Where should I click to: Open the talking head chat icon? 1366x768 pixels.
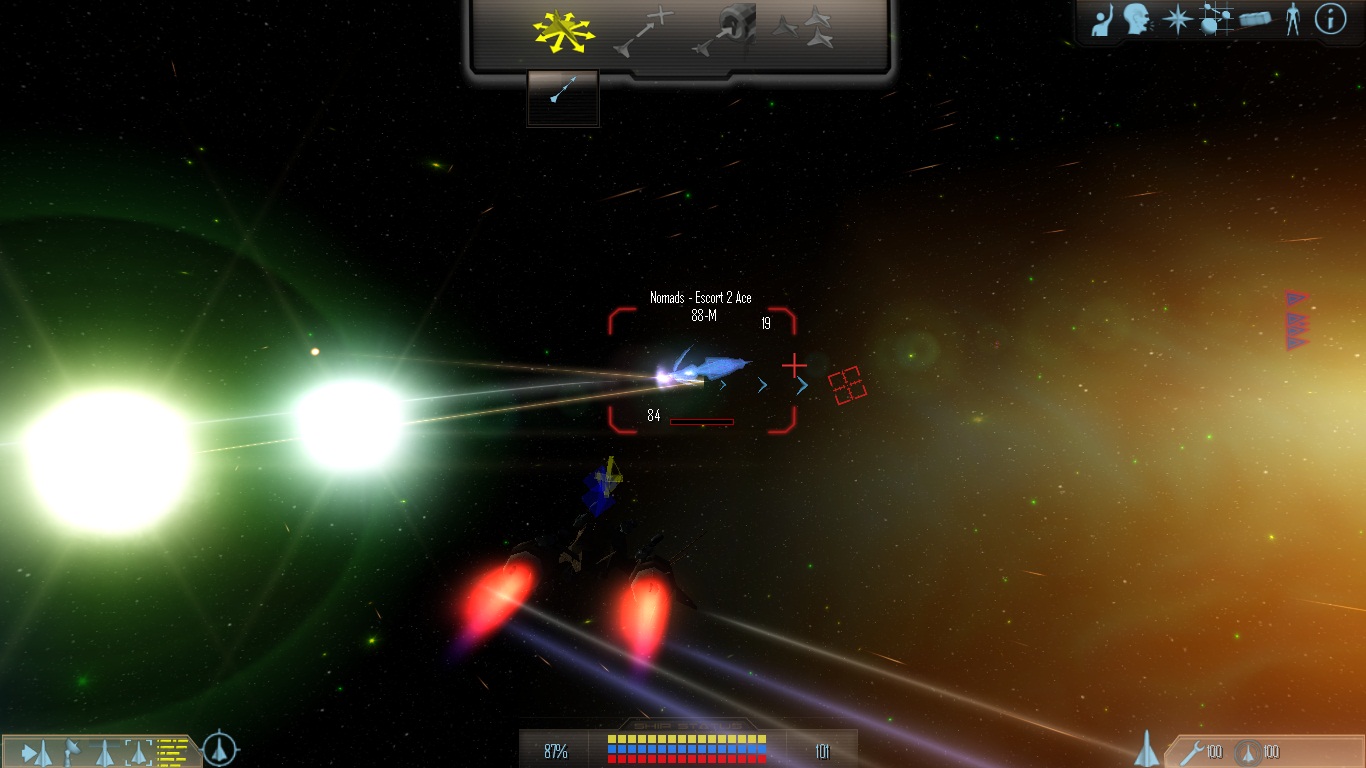tap(1137, 19)
